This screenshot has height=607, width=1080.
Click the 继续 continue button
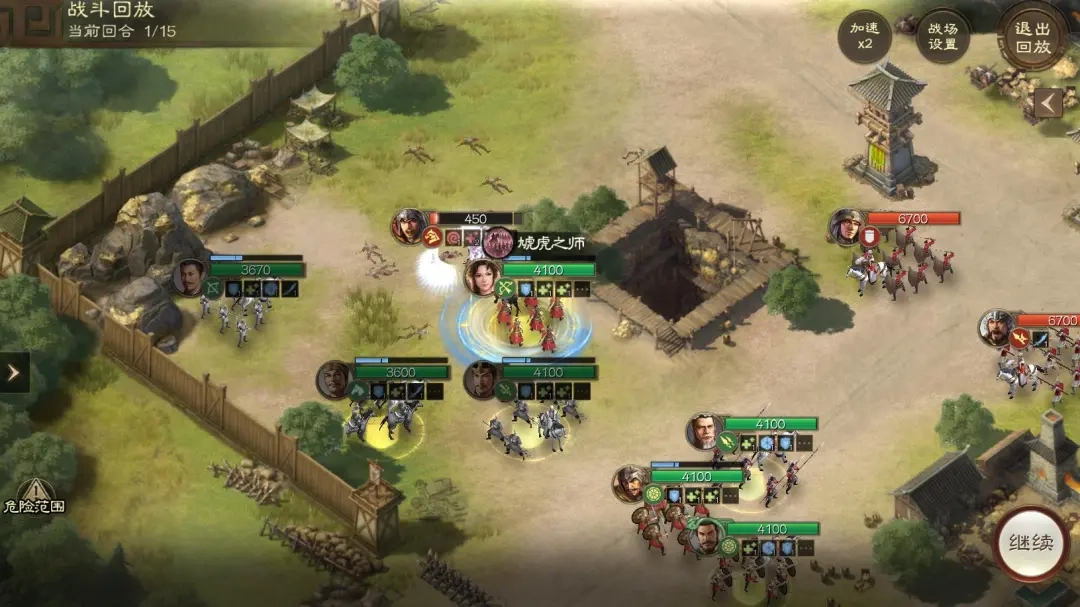1030,544
